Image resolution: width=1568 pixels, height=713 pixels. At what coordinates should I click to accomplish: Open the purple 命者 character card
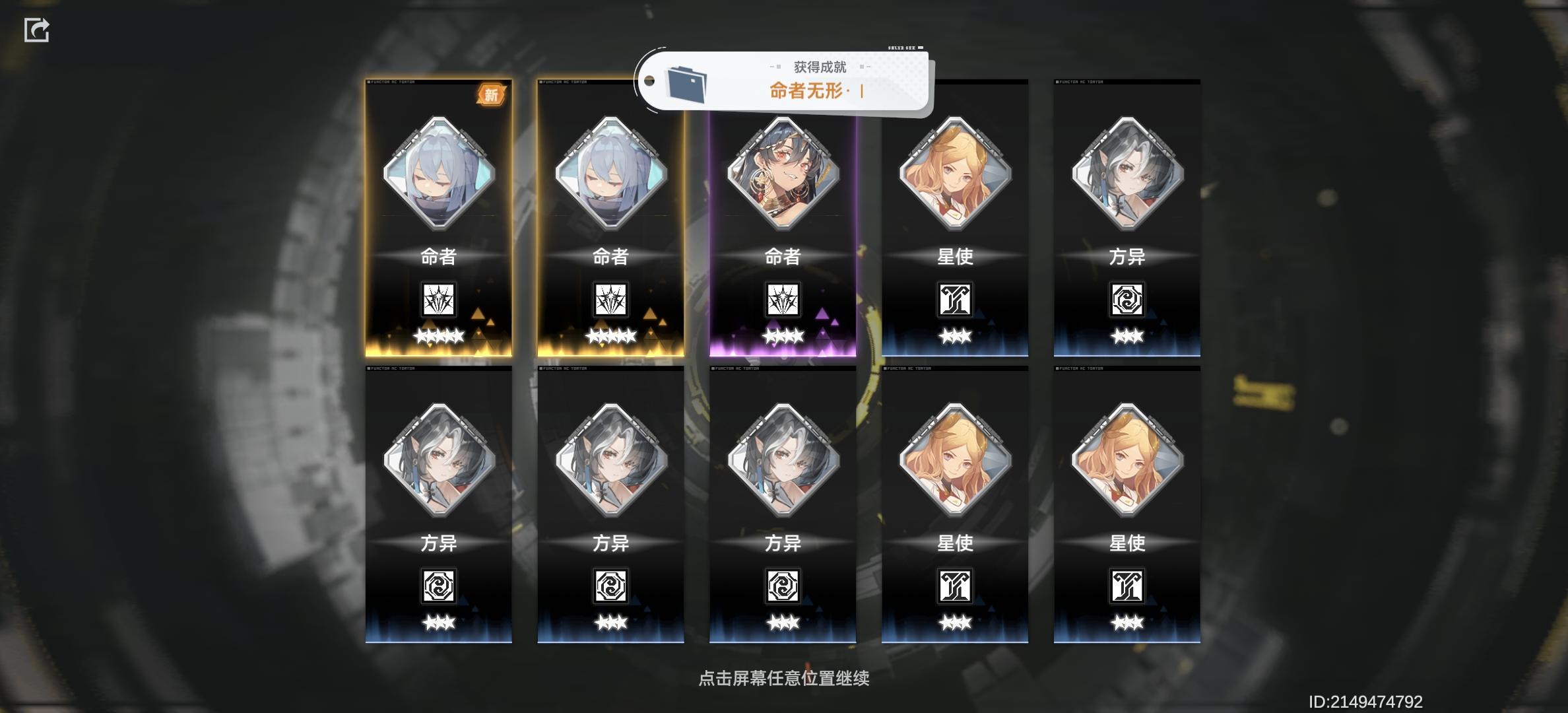point(783,218)
